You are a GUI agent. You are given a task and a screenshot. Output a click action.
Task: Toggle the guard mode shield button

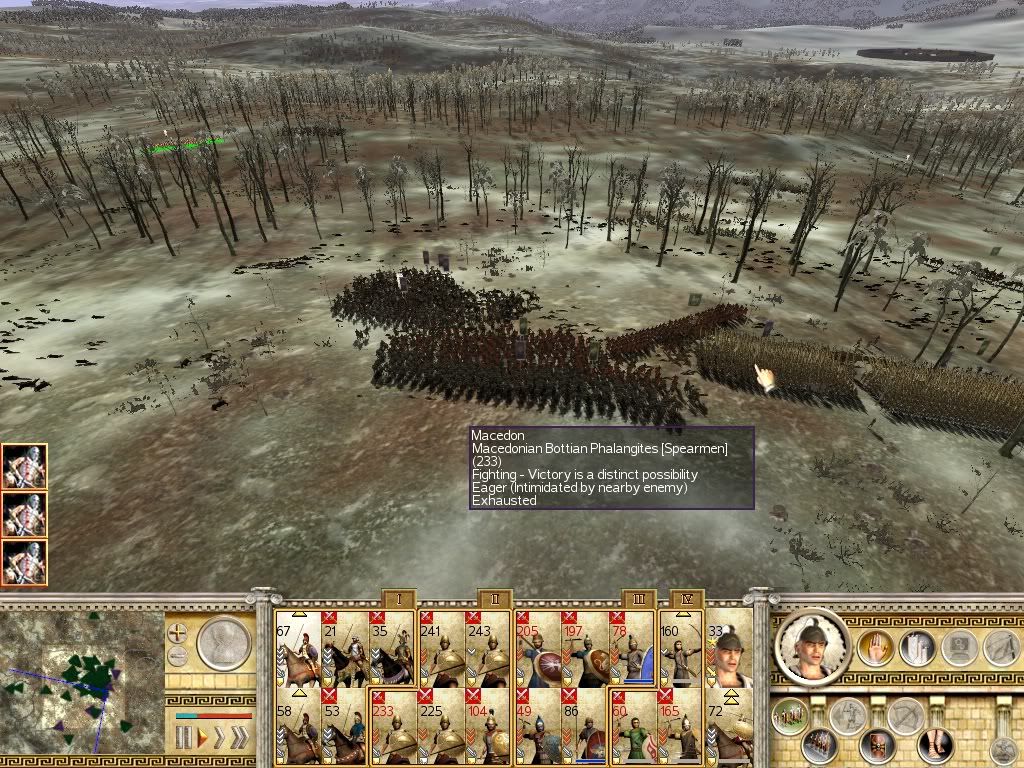[880, 745]
